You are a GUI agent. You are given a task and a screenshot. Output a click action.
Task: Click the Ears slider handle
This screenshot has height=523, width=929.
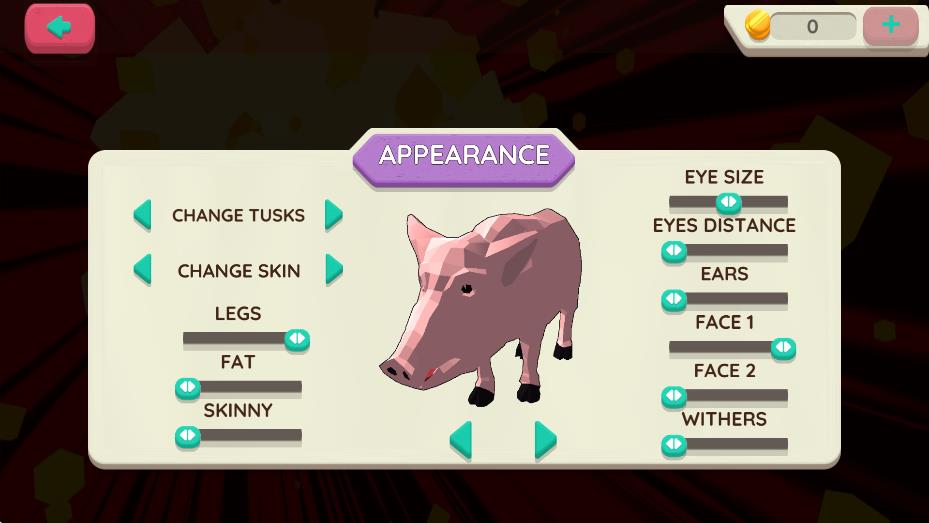point(674,299)
